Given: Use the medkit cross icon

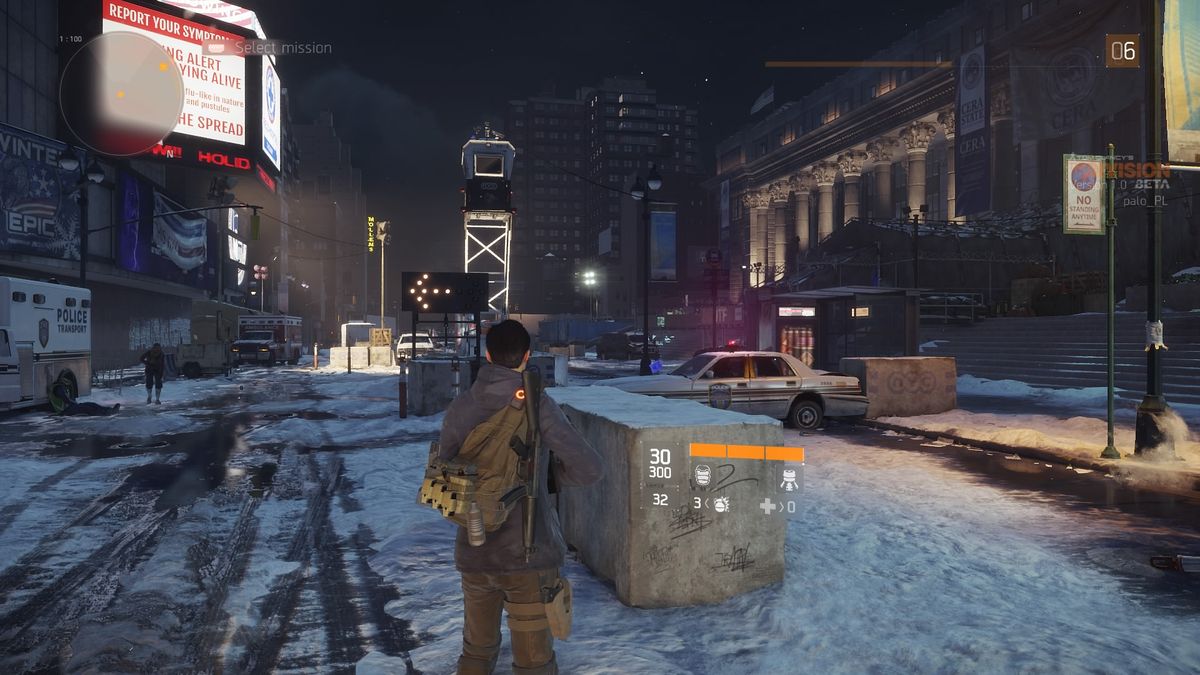Looking at the screenshot, I should point(767,507).
